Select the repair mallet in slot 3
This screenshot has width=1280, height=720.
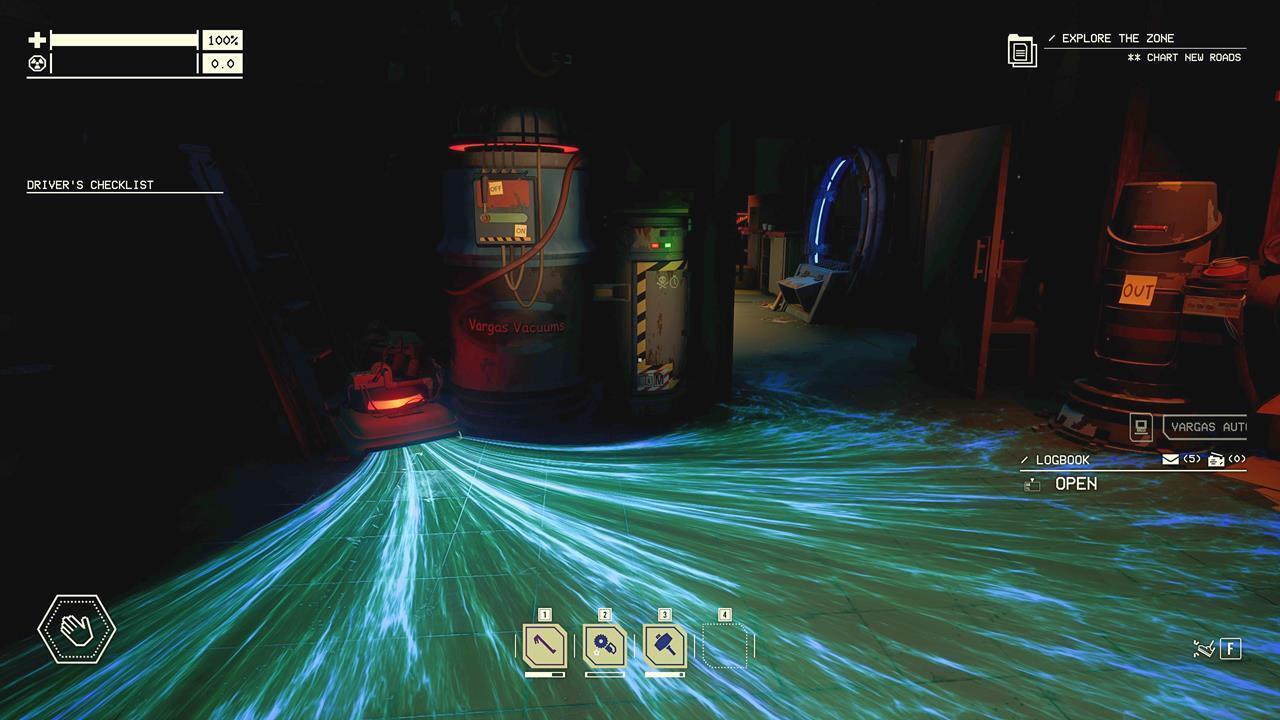pyautogui.click(x=663, y=646)
